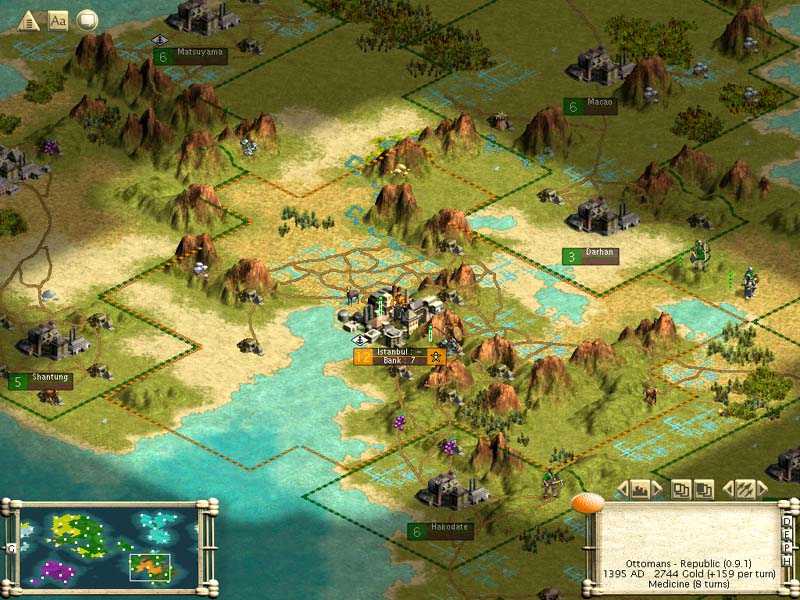Click the 'E' button on the info panel
Image resolution: width=800 pixels, height=600 pixels.
point(788,533)
